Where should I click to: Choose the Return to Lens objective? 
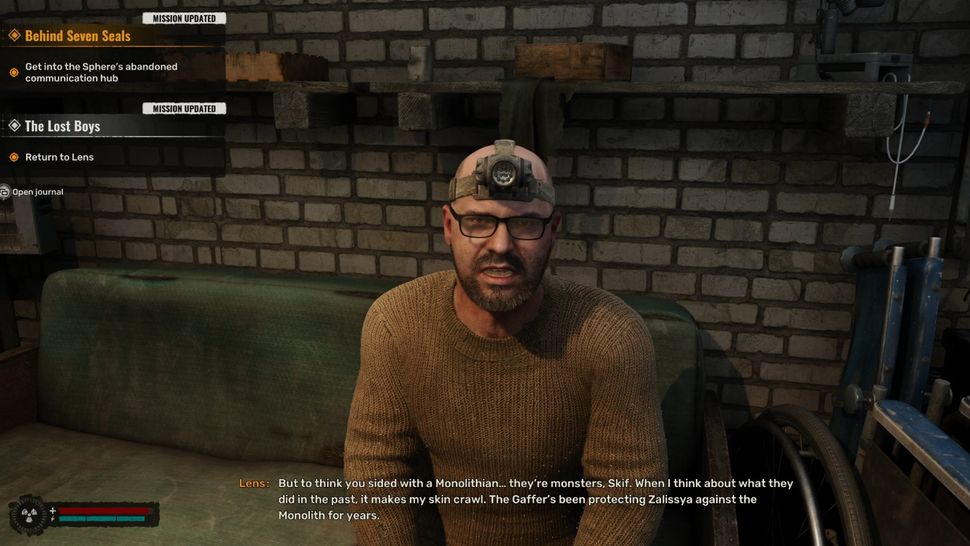click(60, 157)
